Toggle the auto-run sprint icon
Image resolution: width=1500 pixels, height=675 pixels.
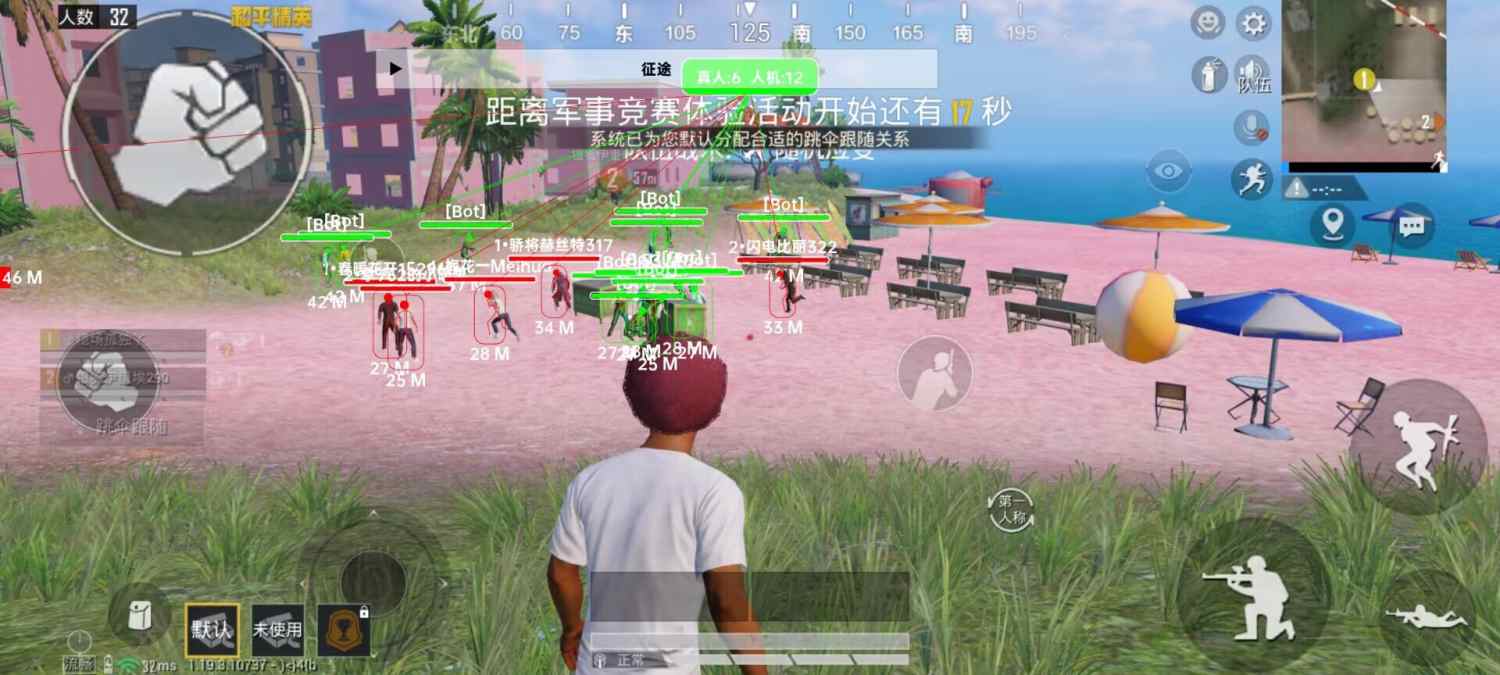pyautogui.click(x=1251, y=179)
